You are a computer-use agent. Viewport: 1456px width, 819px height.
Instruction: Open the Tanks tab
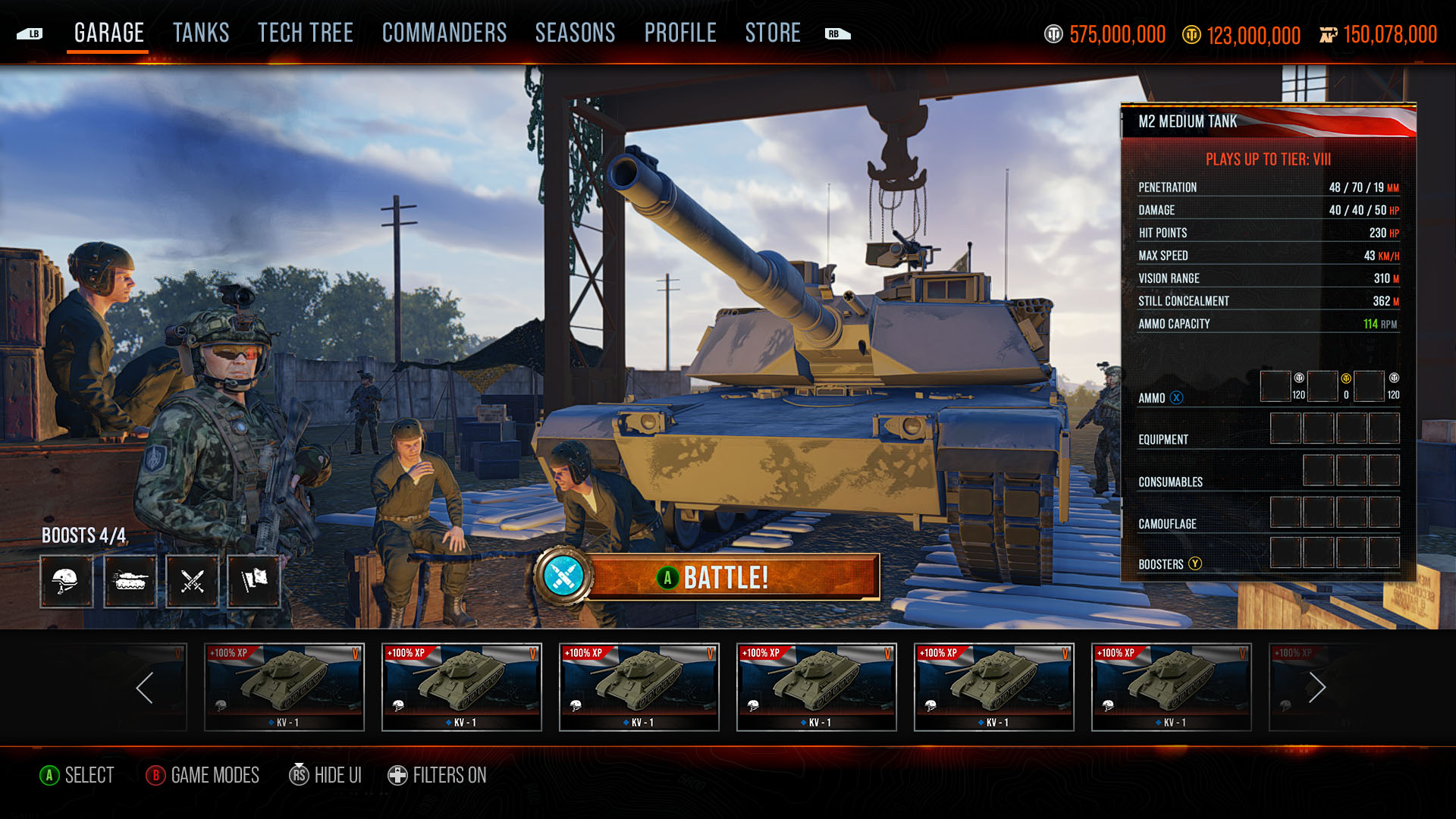(x=201, y=33)
